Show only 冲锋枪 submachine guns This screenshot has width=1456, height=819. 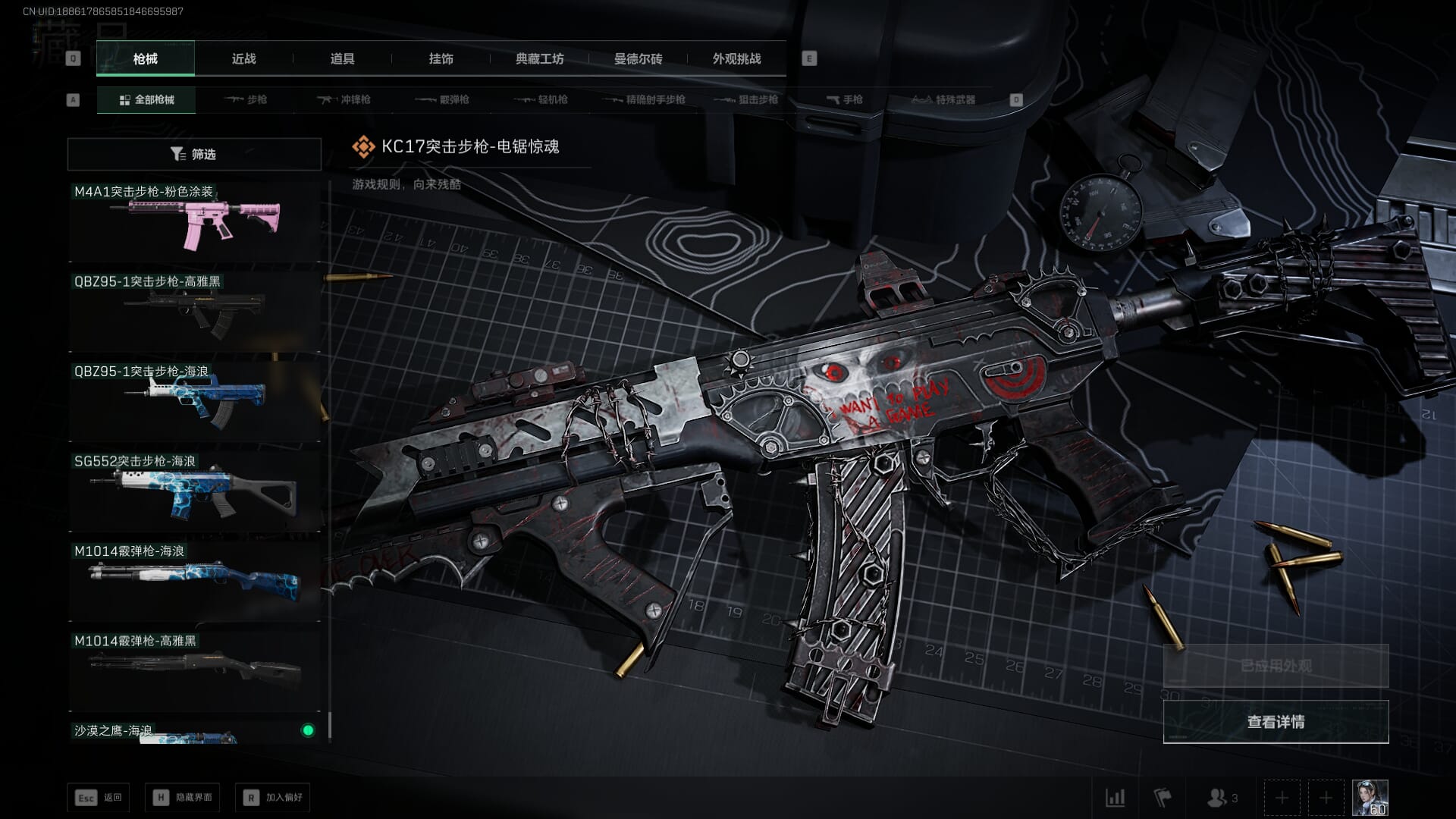tap(345, 100)
